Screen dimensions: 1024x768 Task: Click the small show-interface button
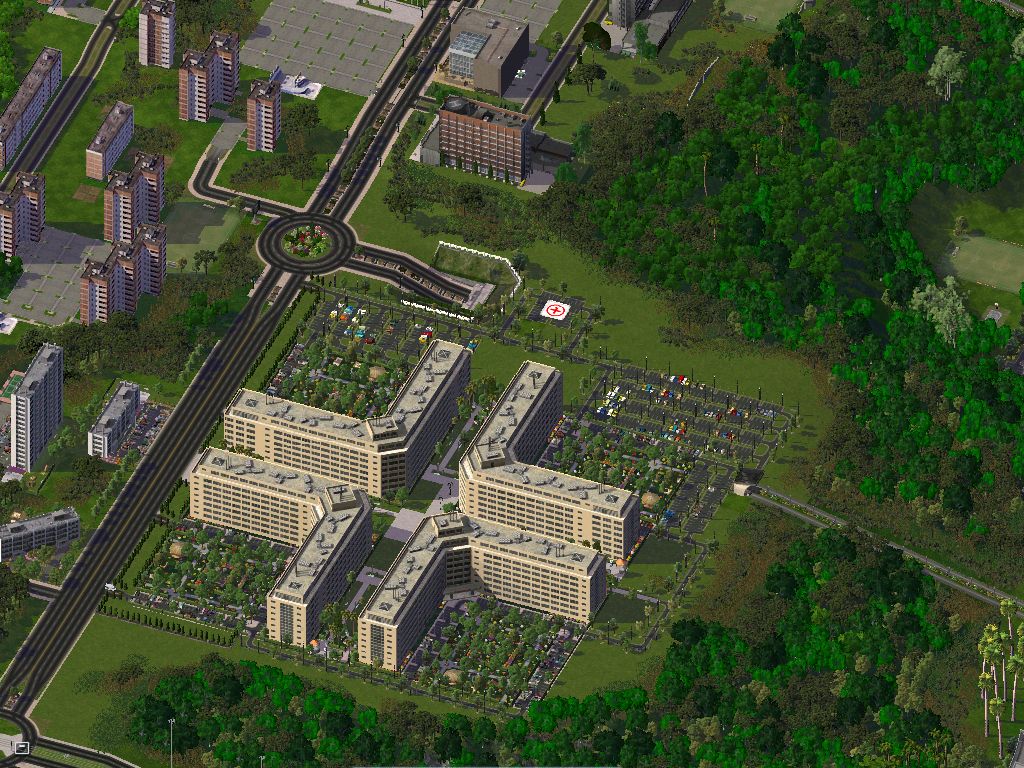click(x=21, y=747)
